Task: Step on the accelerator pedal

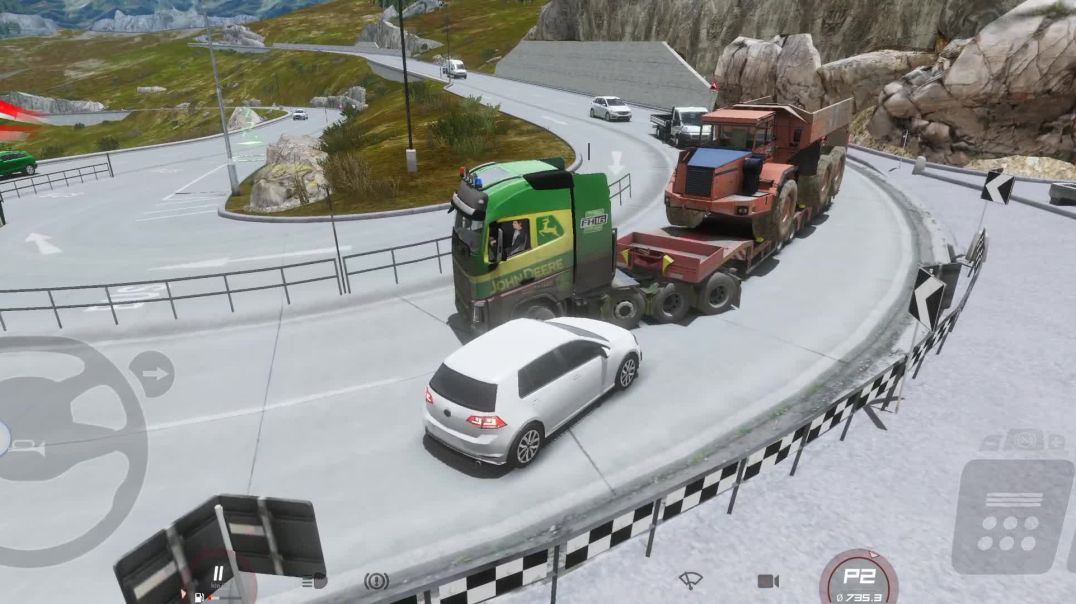Action: click(1011, 516)
